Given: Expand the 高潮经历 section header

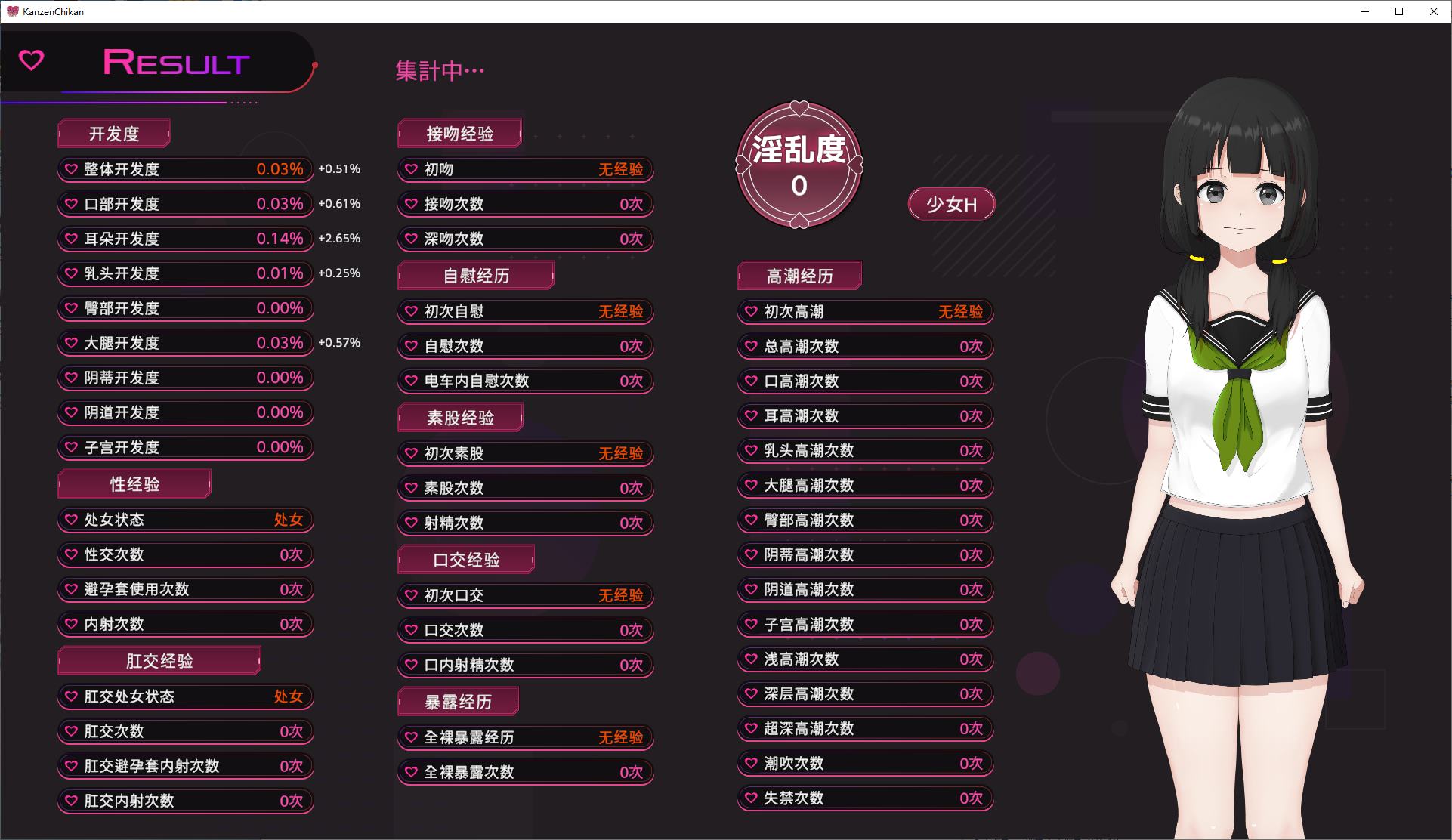Looking at the screenshot, I should [799, 276].
